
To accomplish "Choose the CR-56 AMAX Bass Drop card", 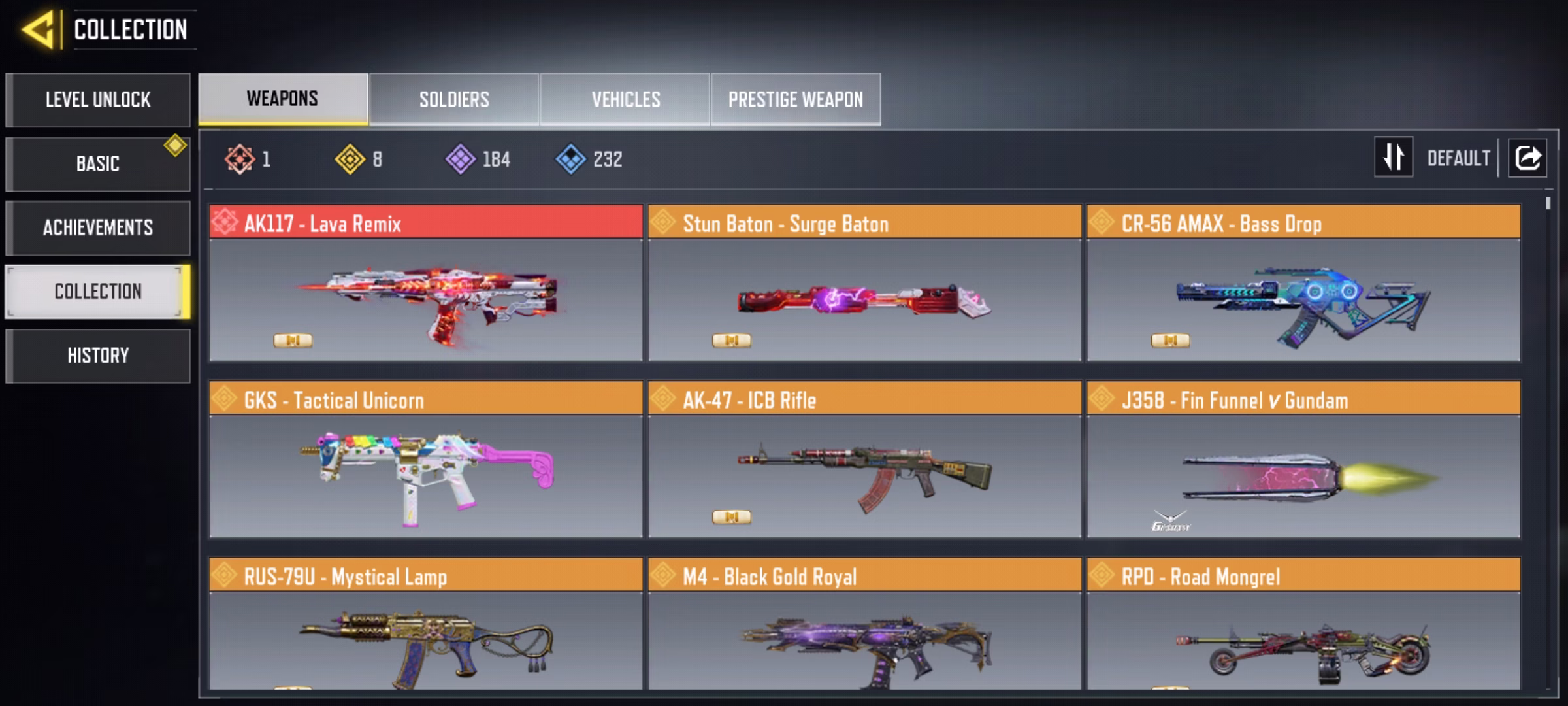I will [1303, 284].
